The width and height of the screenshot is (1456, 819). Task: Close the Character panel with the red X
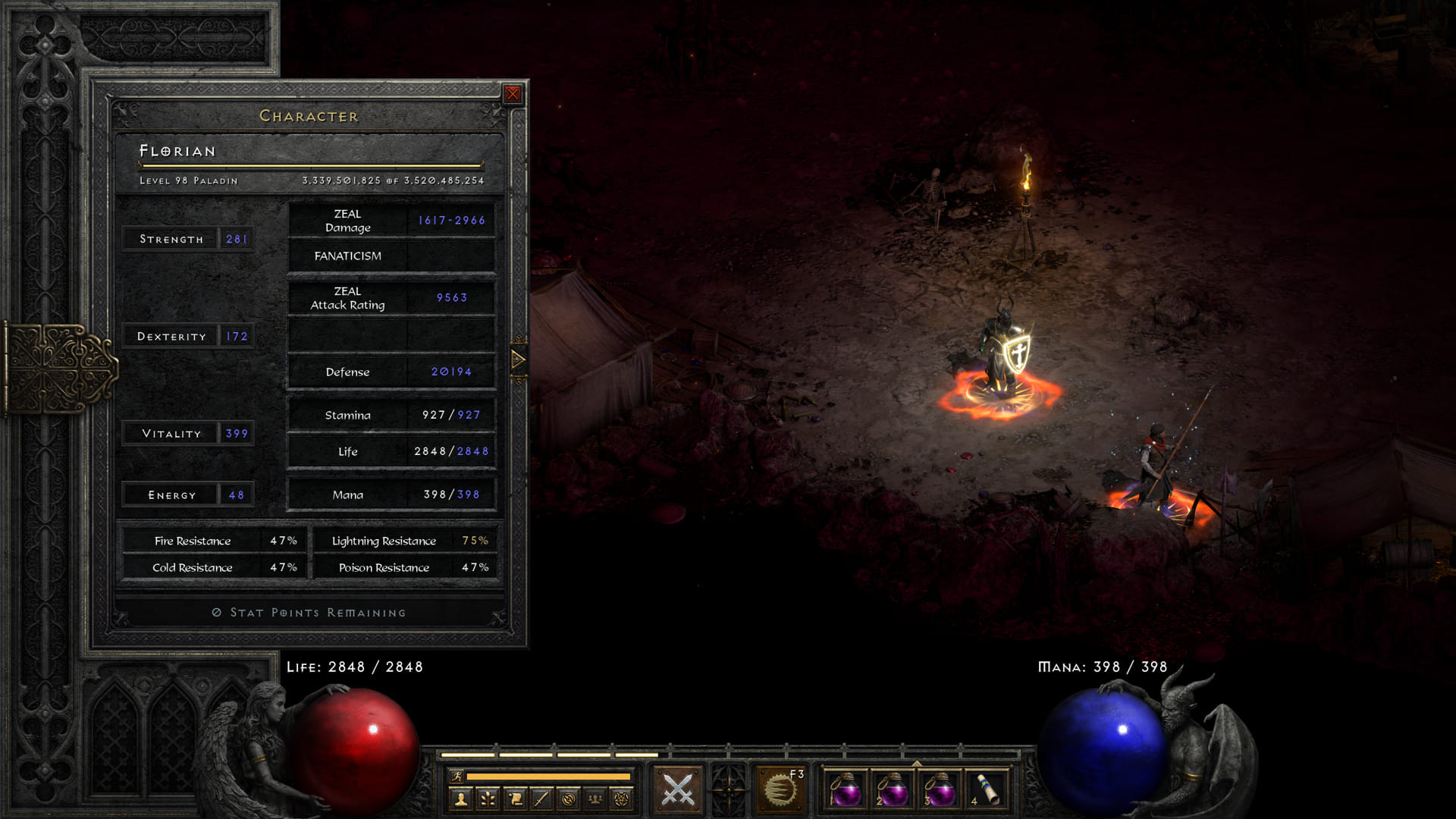tap(514, 93)
